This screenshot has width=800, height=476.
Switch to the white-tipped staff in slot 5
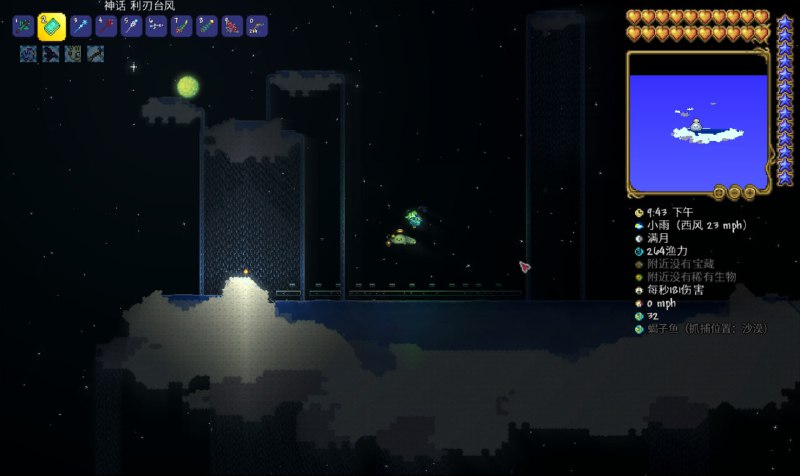[x=130, y=27]
